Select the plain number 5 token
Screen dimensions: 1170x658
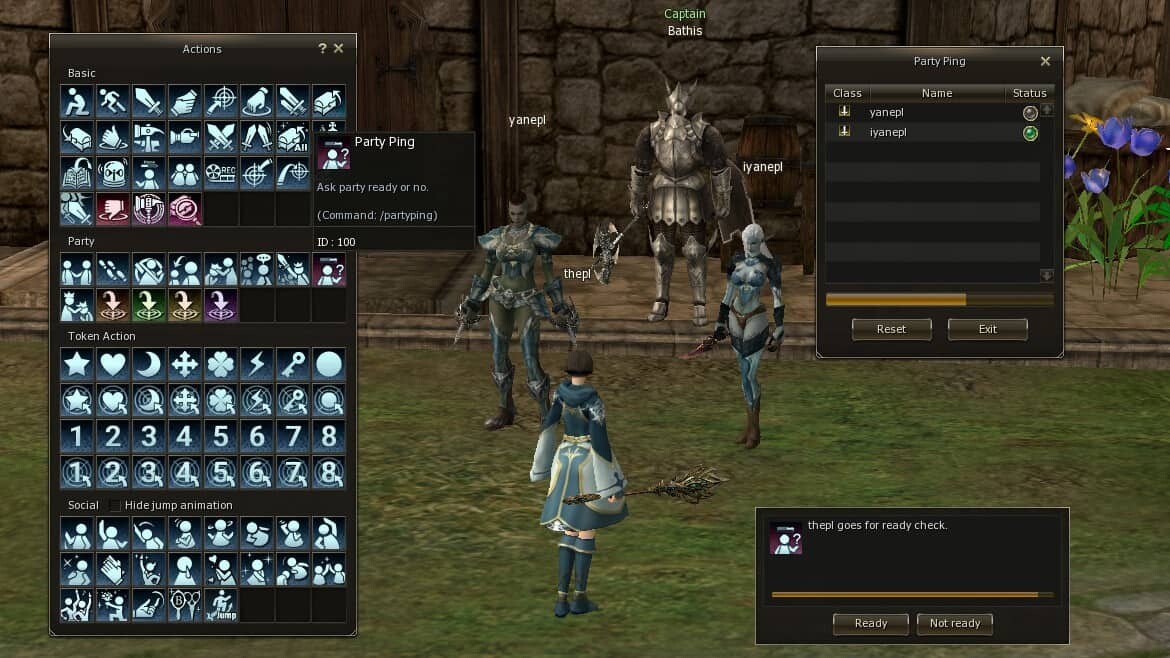(221, 436)
